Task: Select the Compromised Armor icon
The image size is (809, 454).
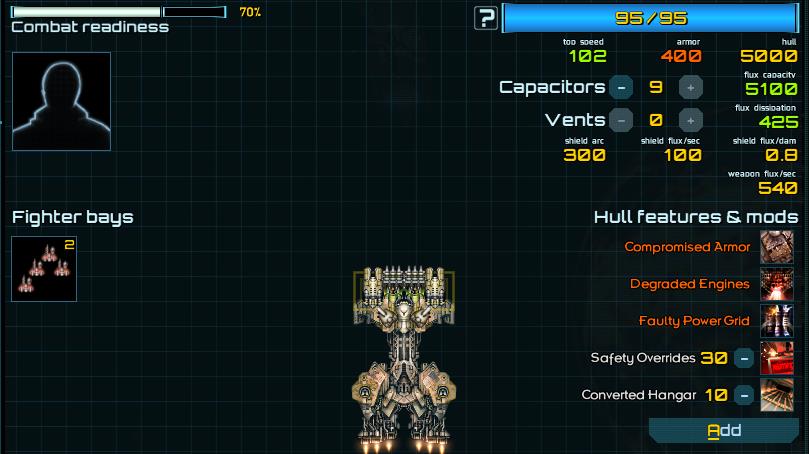Action: click(777, 246)
